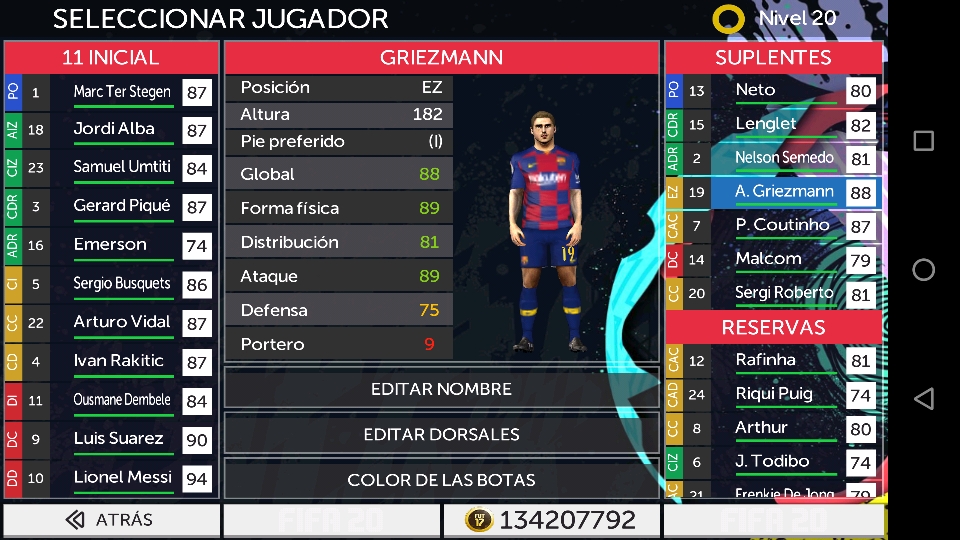This screenshot has height=540, width=960.
Task: Select Gerard Piqué row
Action: click(122, 207)
